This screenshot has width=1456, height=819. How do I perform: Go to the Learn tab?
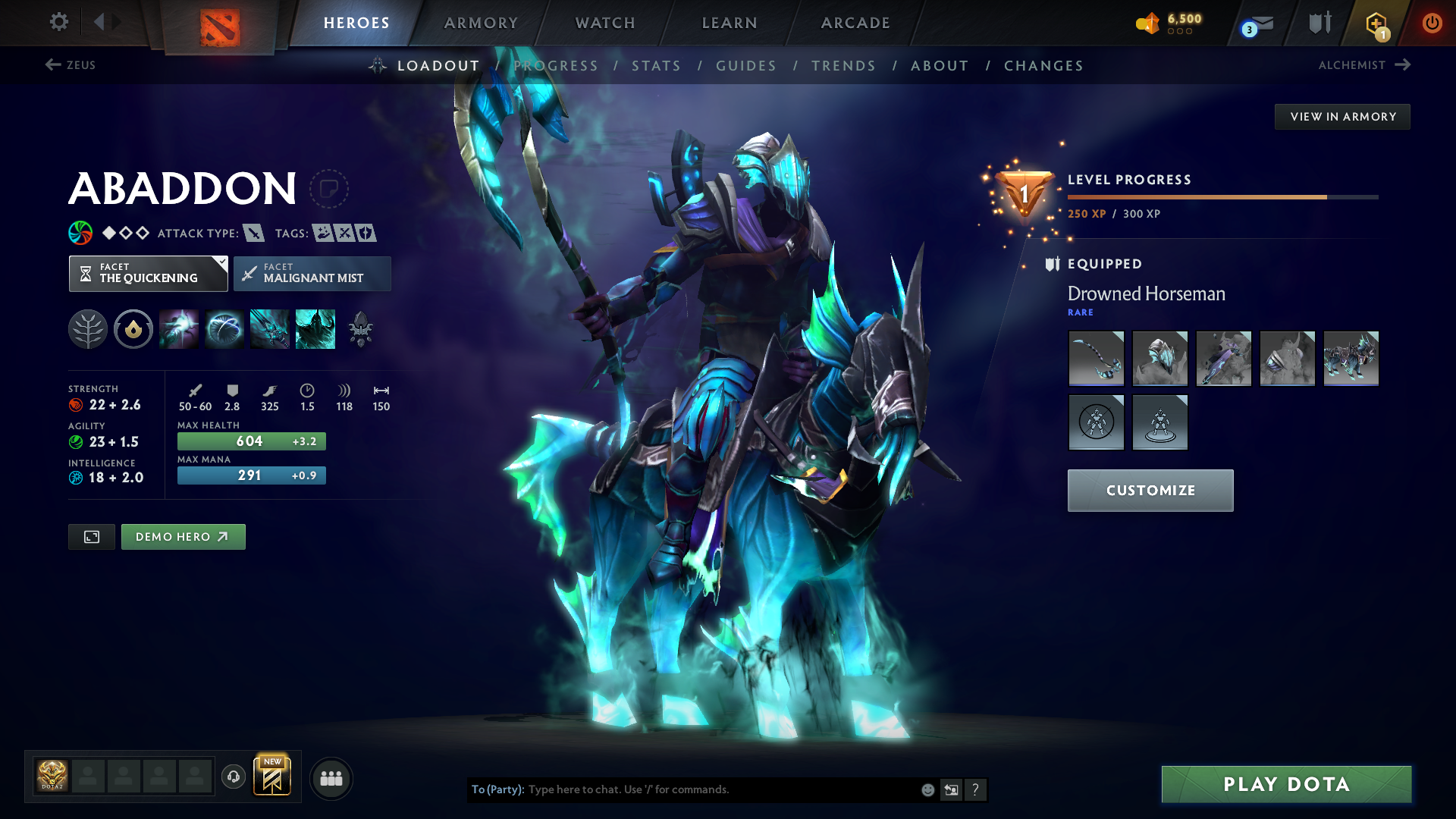click(x=730, y=23)
